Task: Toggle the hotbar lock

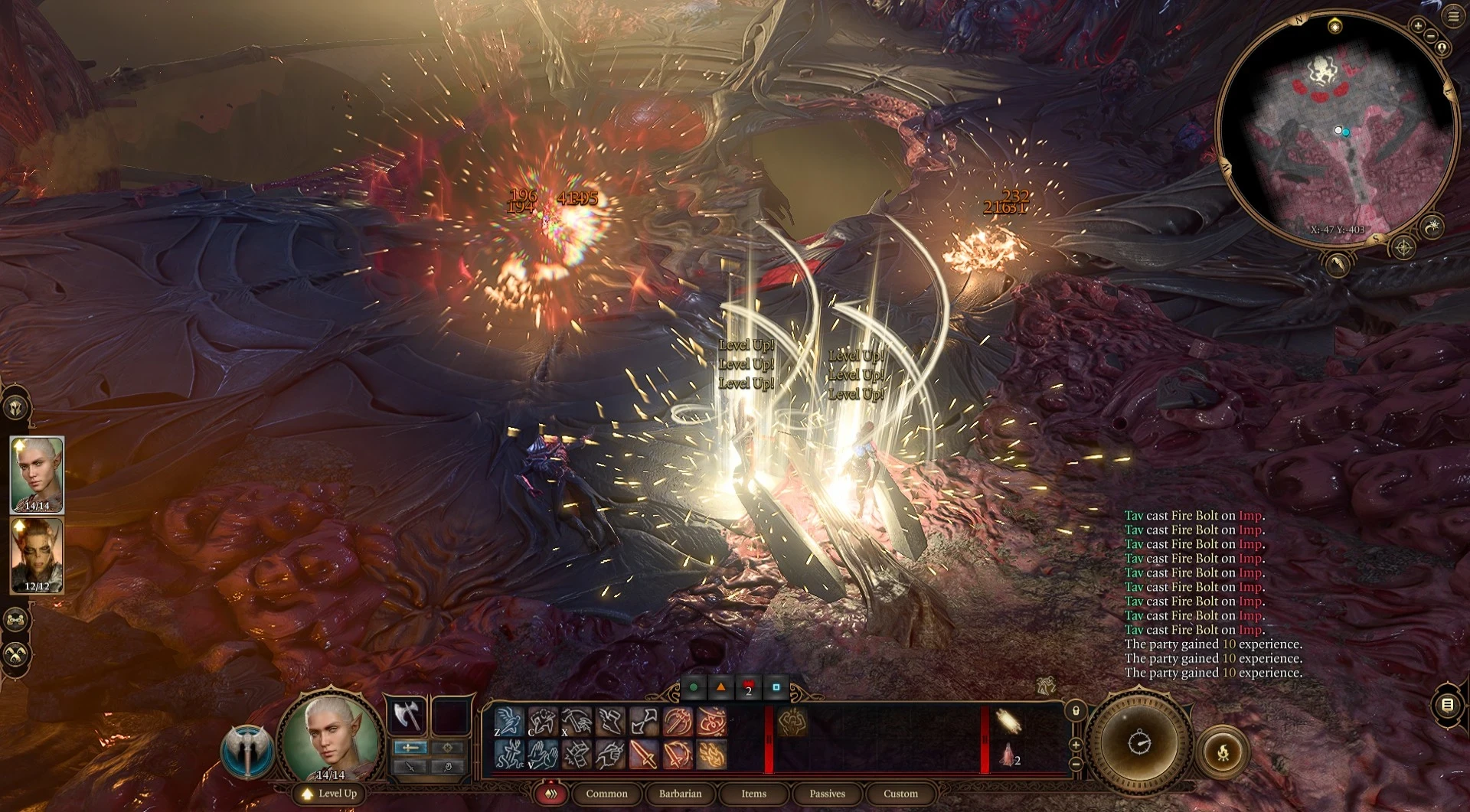Action: [1076, 711]
